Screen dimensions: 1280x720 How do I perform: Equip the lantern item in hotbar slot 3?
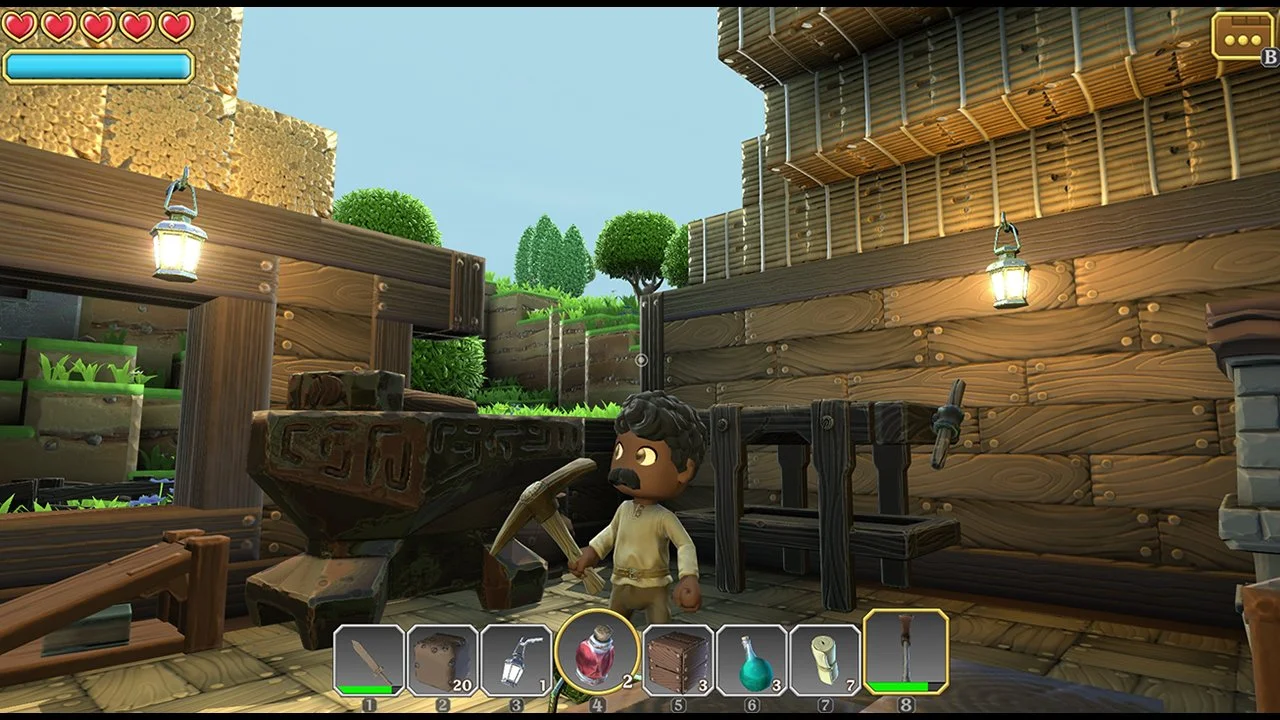pyautogui.click(x=521, y=662)
